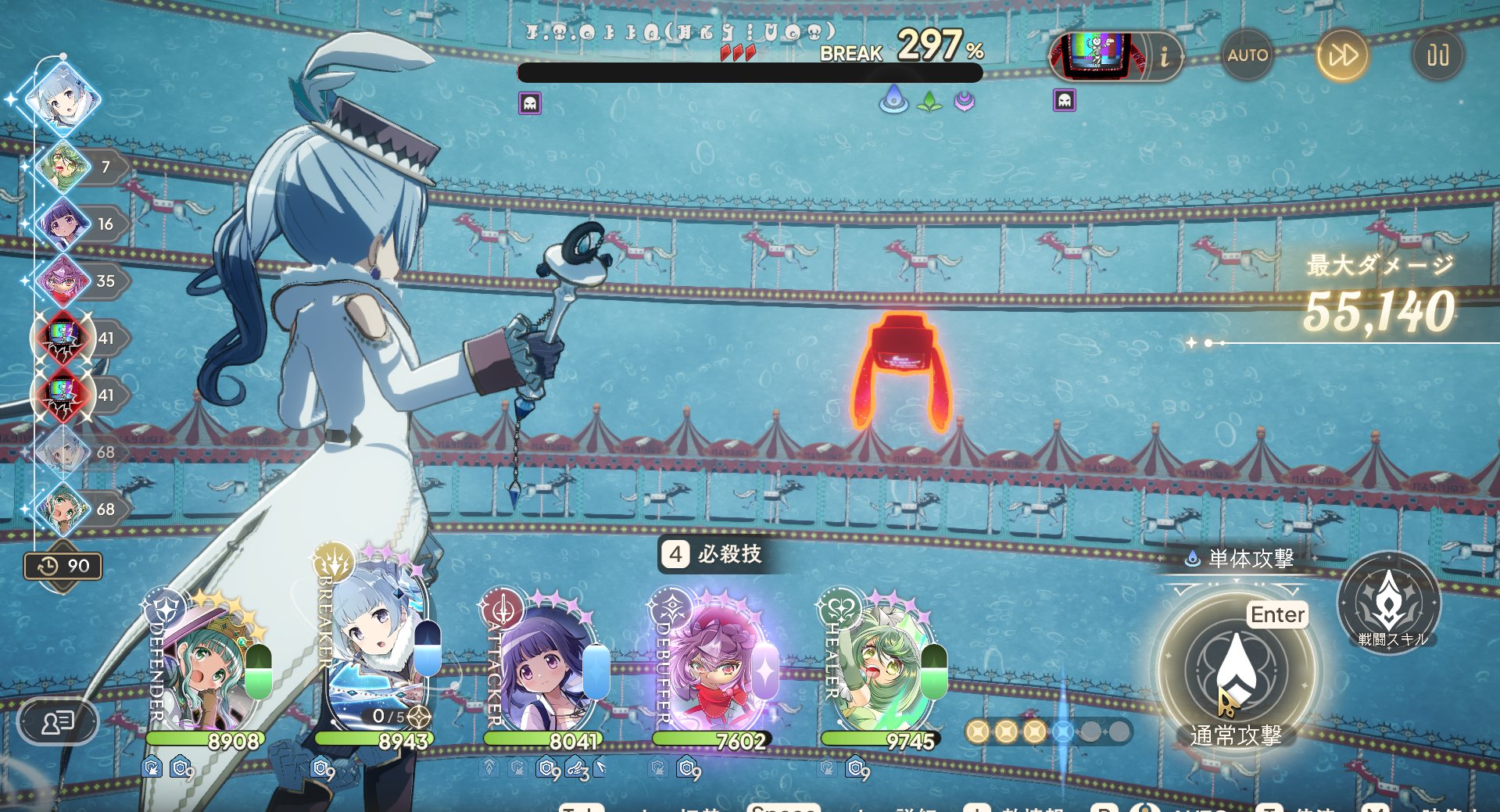Pause the battle
Screen dimensions: 1500x812
click(1437, 55)
